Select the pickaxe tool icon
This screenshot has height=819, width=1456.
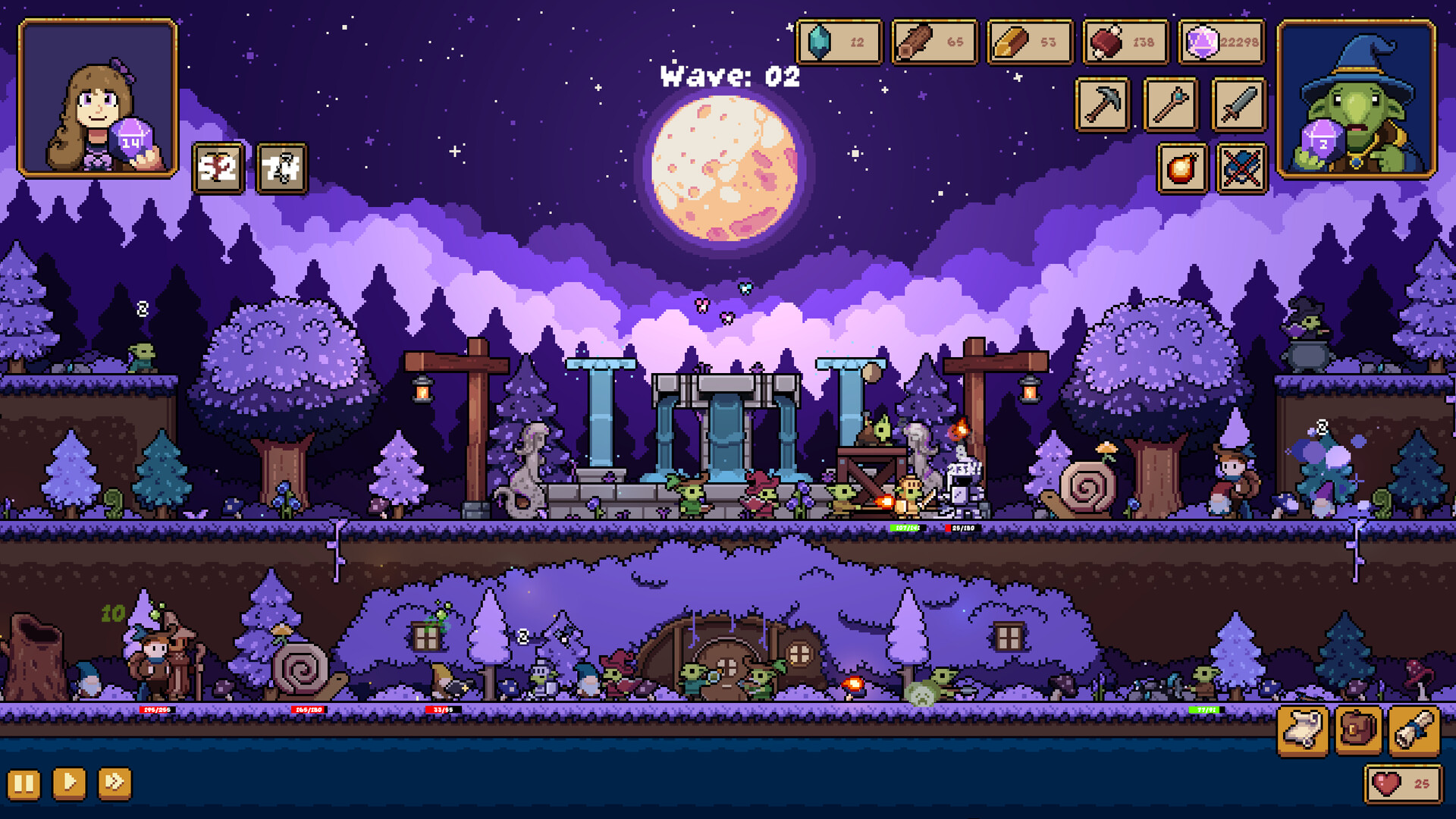(x=1102, y=105)
